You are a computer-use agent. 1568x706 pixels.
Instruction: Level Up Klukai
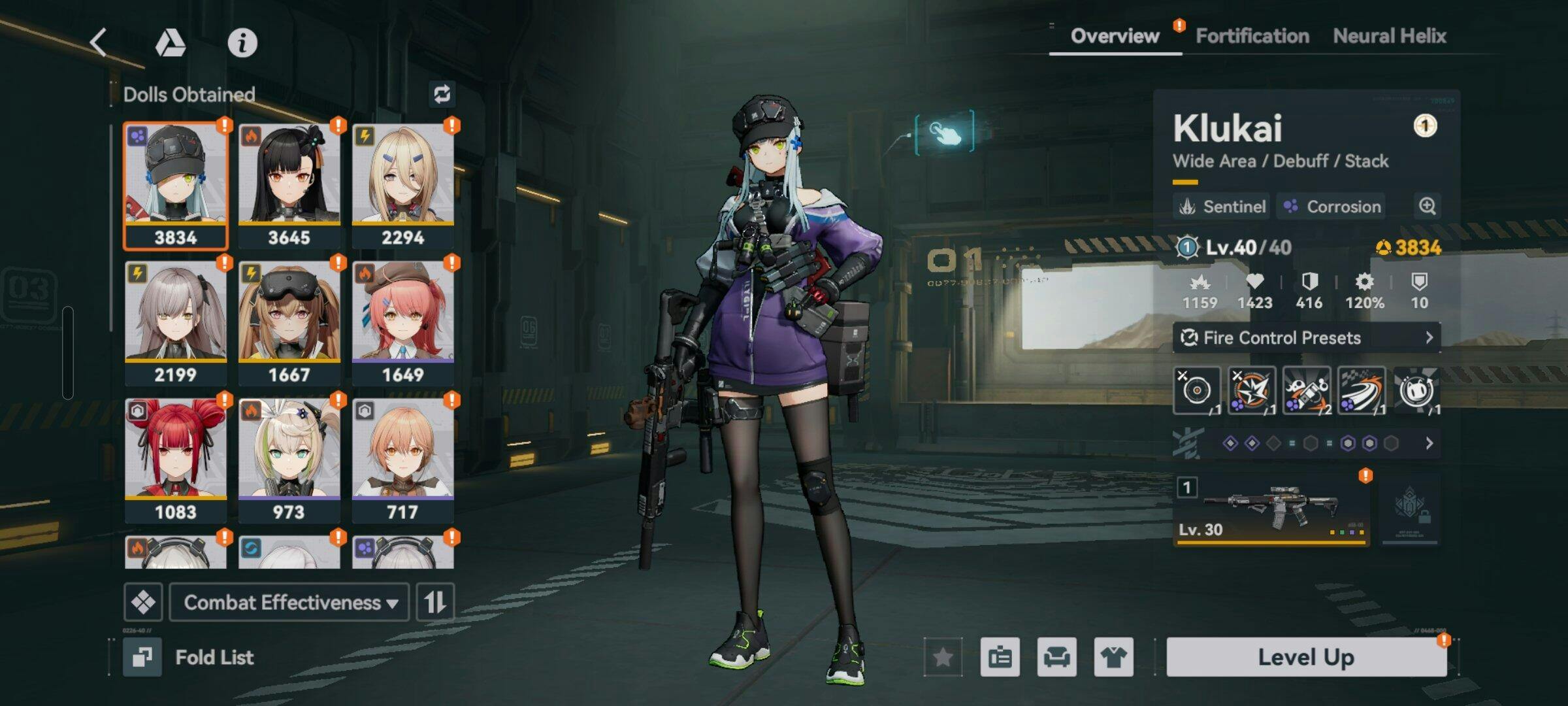(1305, 657)
